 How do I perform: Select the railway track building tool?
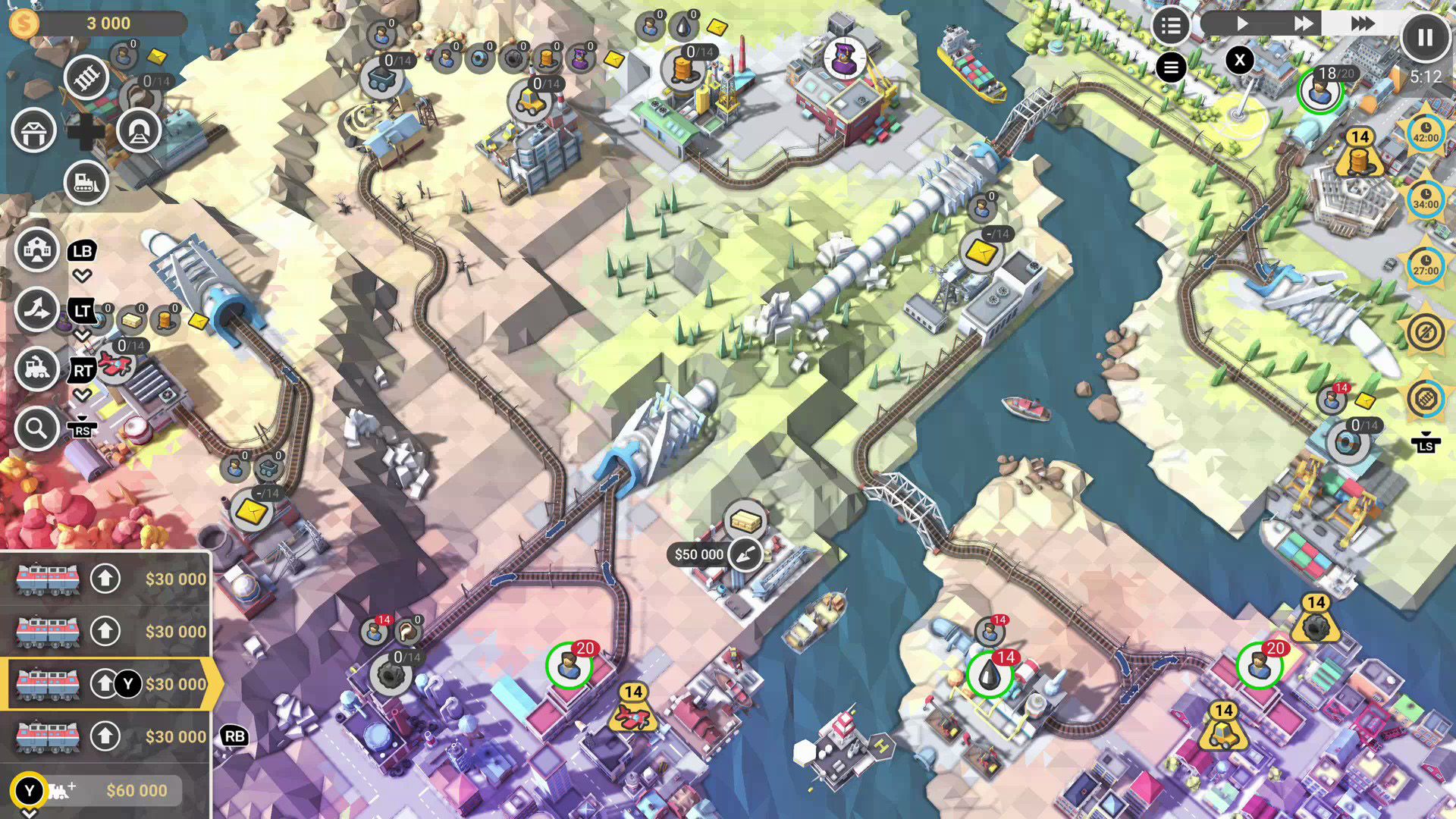[86, 77]
